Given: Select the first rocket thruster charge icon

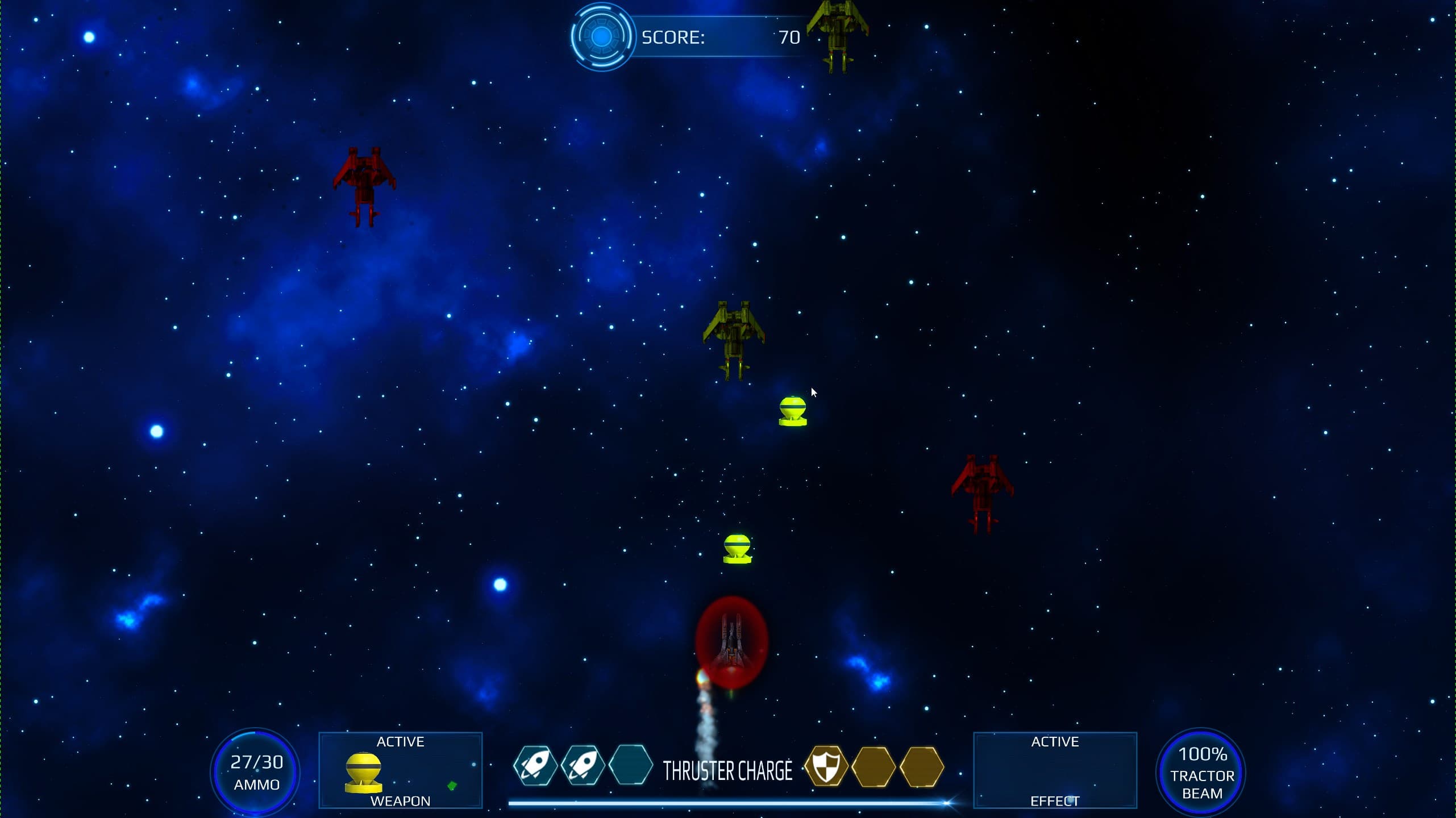Looking at the screenshot, I should coord(536,766).
